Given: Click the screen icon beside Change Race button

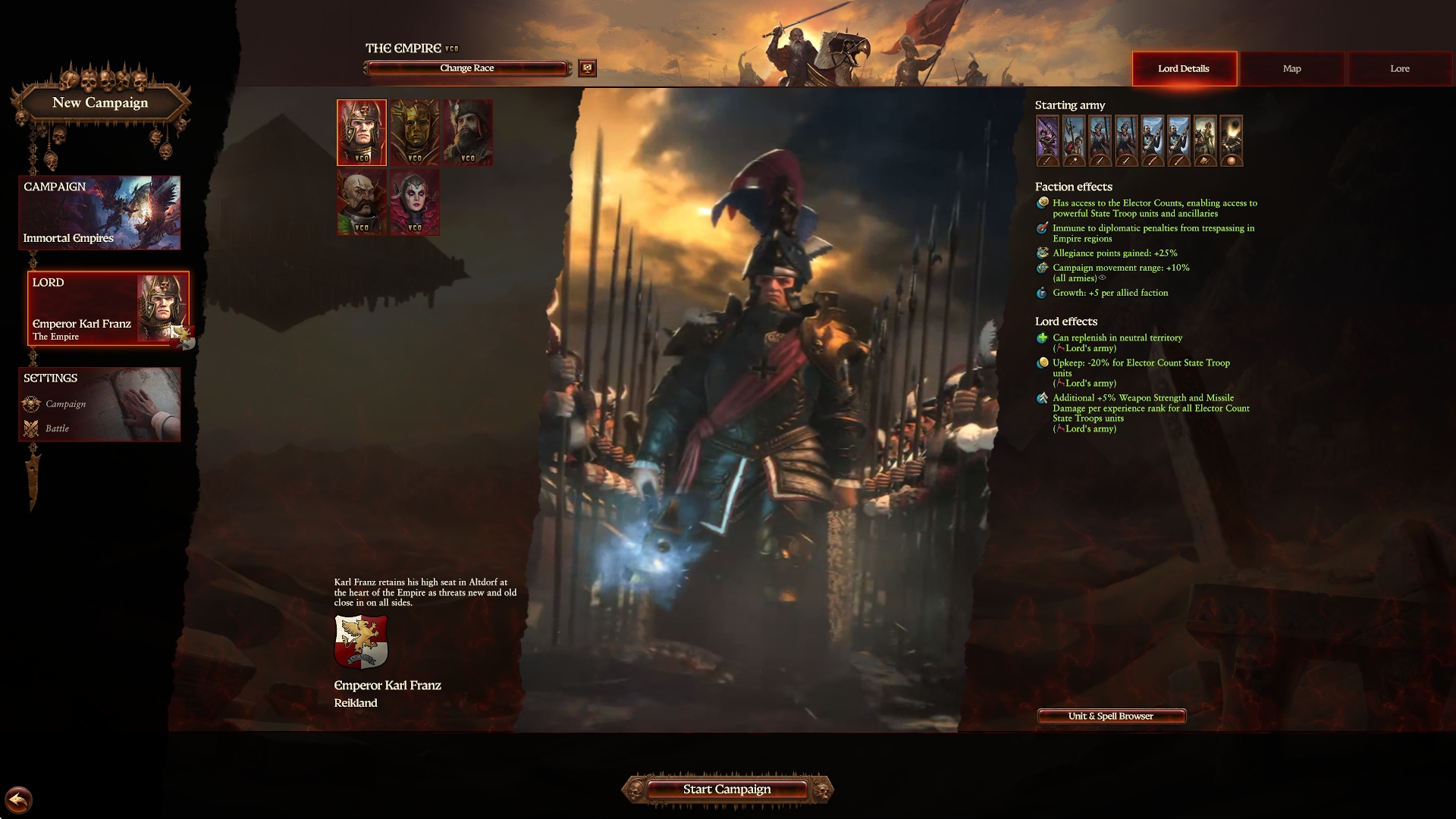Looking at the screenshot, I should pyautogui.click(x=587, y=68).
